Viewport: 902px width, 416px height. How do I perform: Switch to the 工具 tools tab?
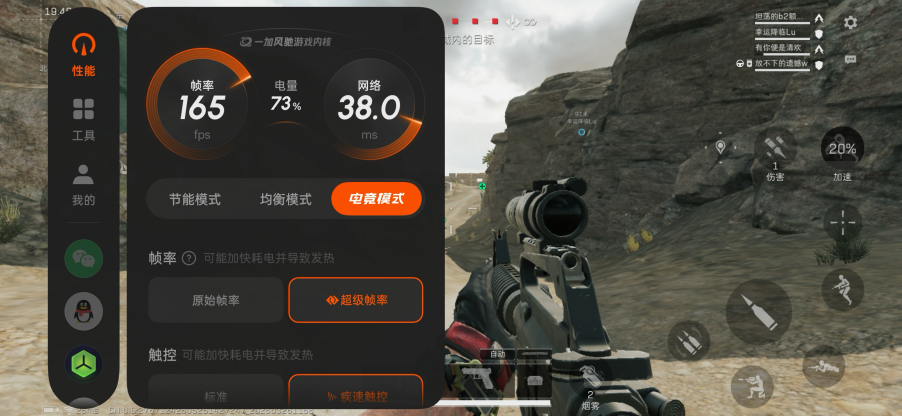pos(83,118)
